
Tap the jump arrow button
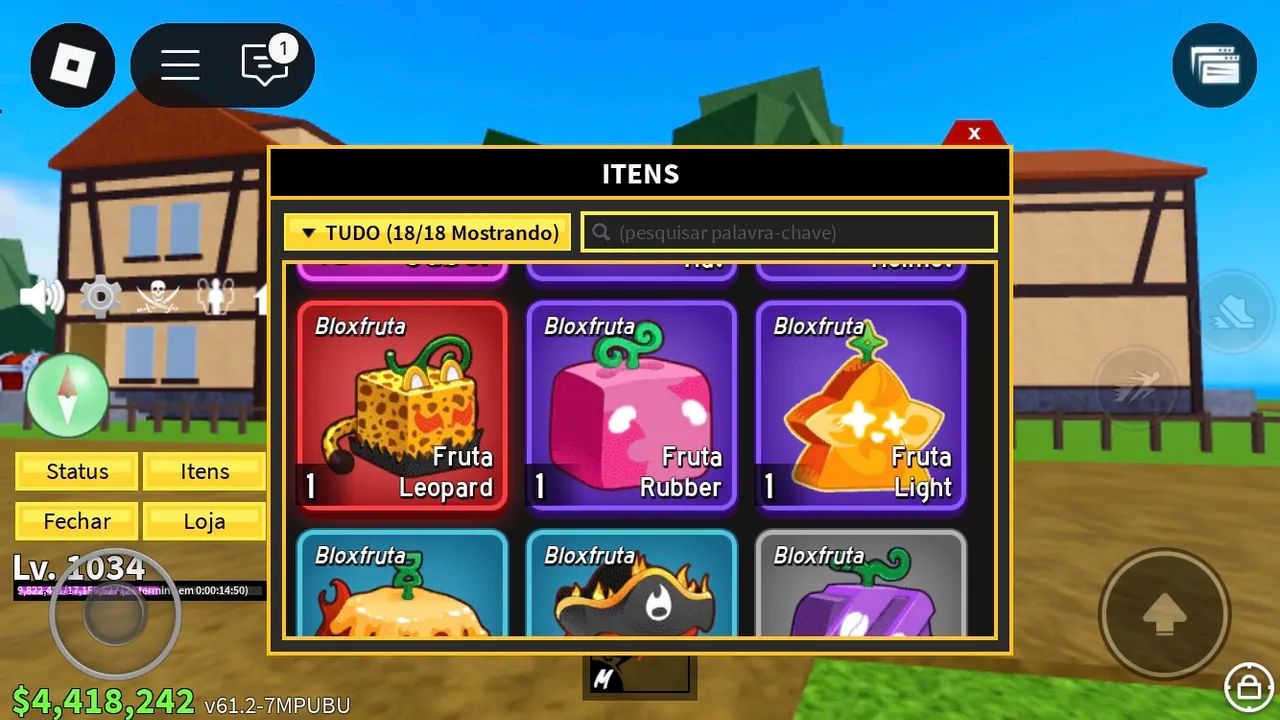coord(1164,613)
